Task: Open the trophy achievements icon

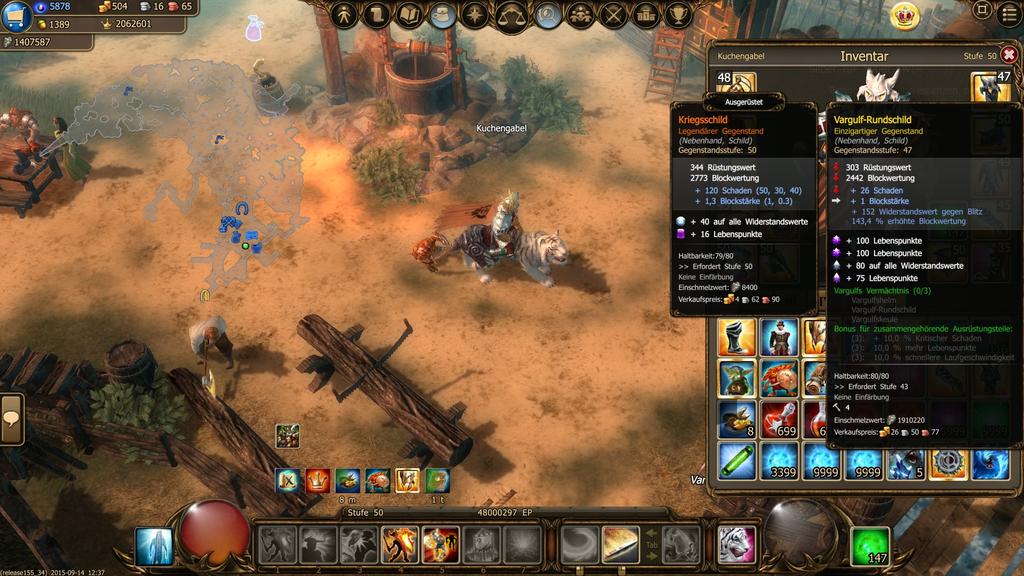Action: pos(680,15)
